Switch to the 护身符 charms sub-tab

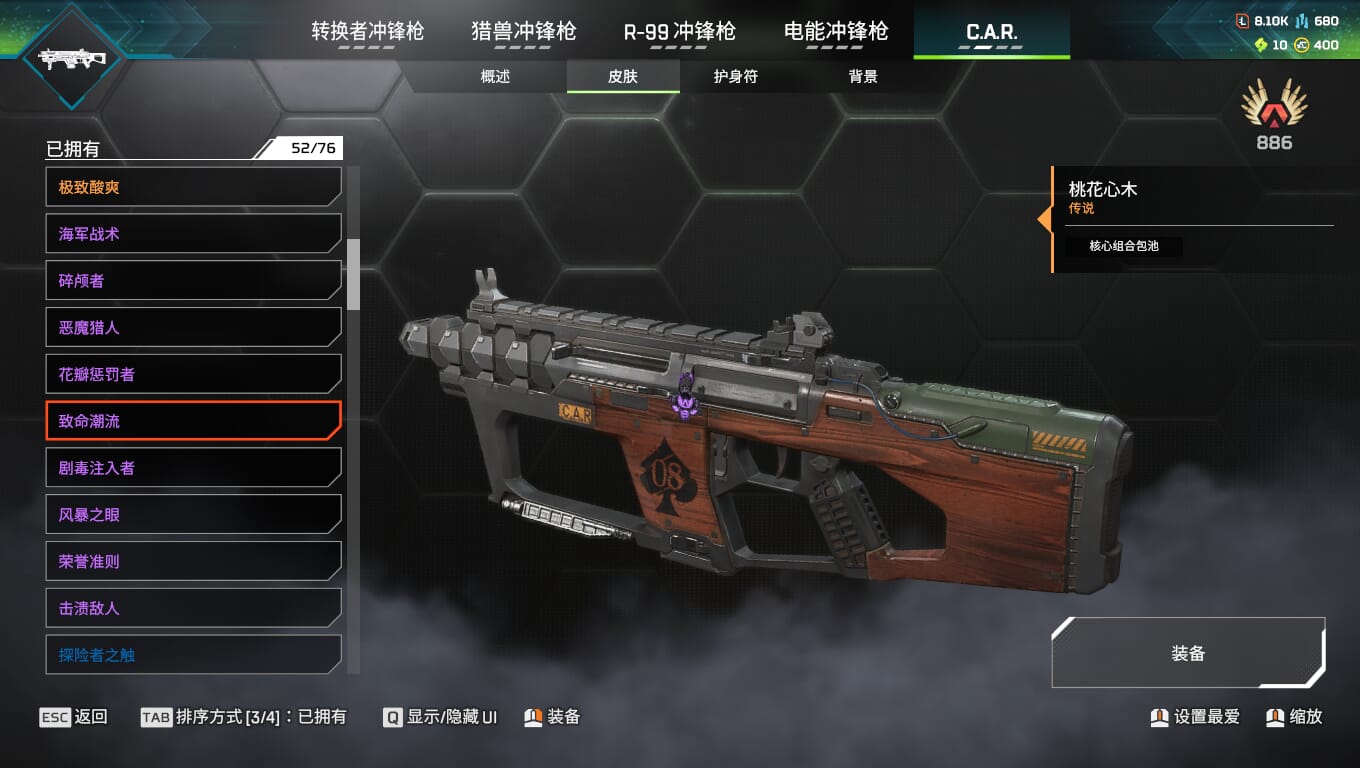click(735, 77)
